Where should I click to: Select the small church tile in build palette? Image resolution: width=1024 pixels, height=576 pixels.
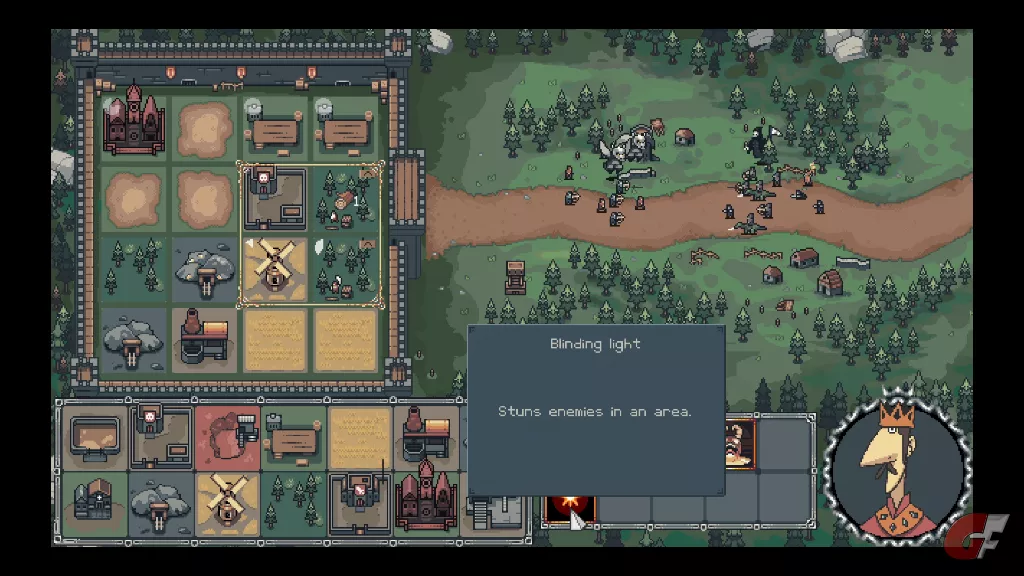[96, 502]
